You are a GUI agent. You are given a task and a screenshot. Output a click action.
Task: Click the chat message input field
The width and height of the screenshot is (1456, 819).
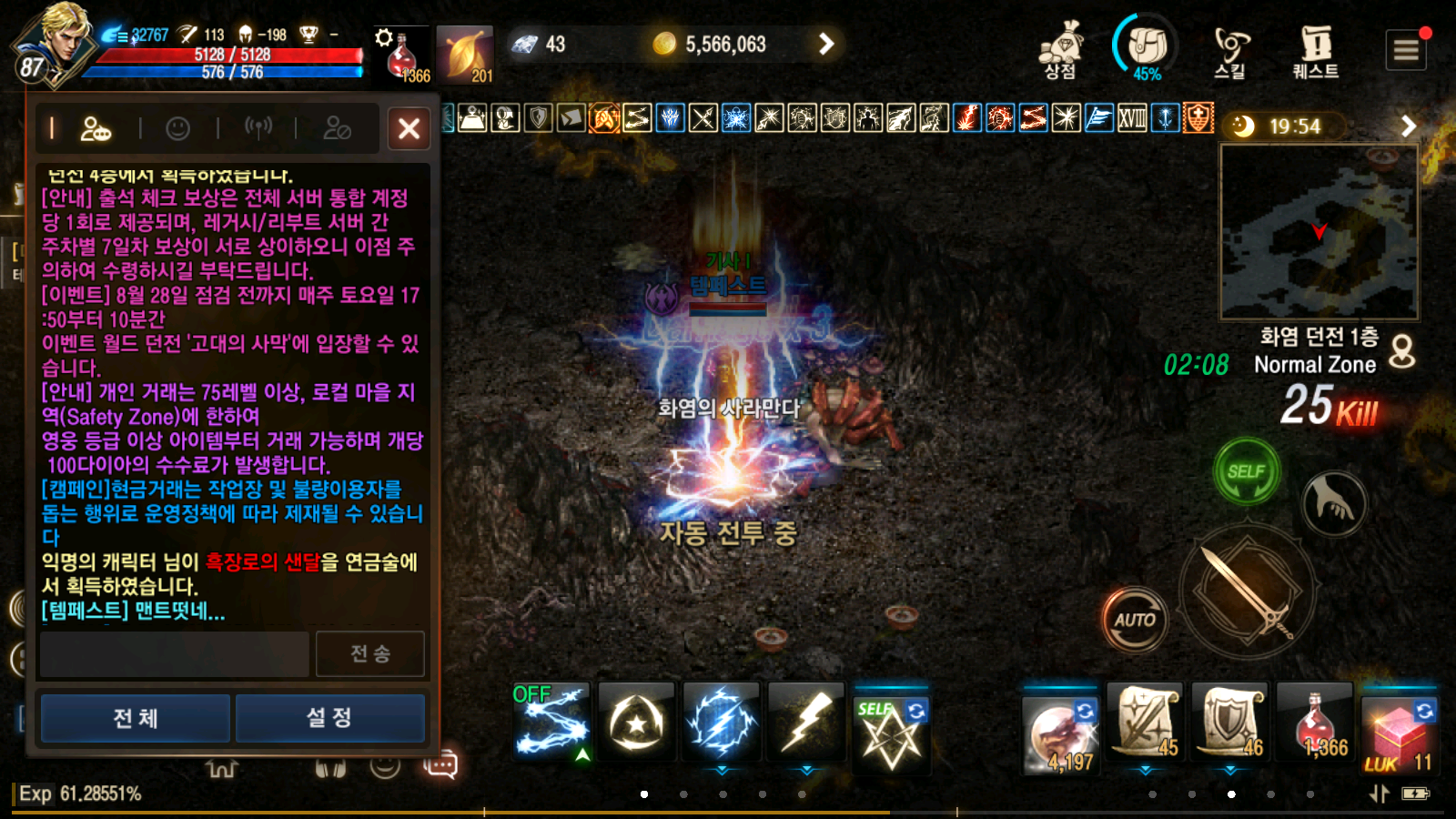tap(173, 653)
